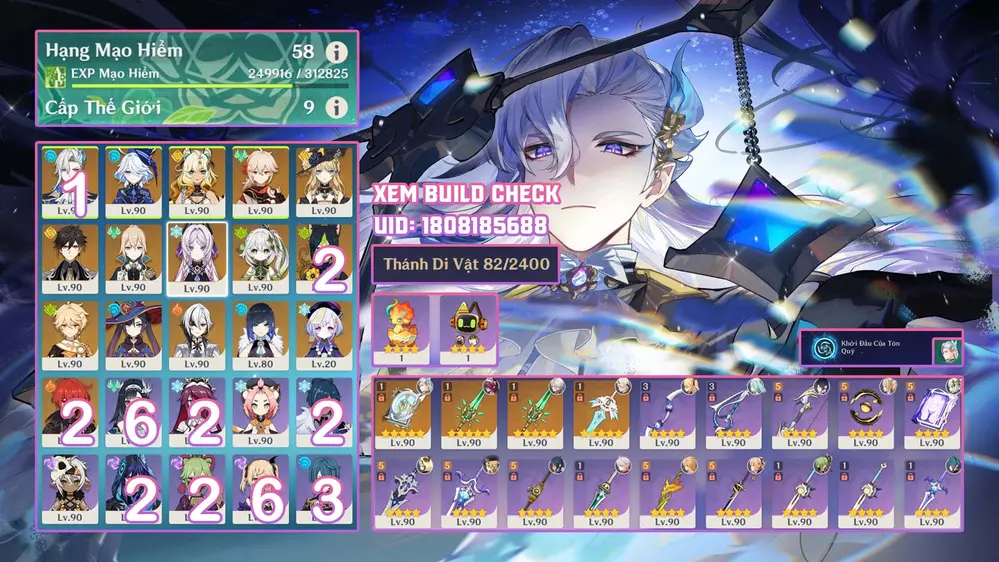This screenshot has height=562, width=999.
Task: Open the Hạng Mạo Hiểm info icon
Action: pyautogui.click(x=338, y=51)
